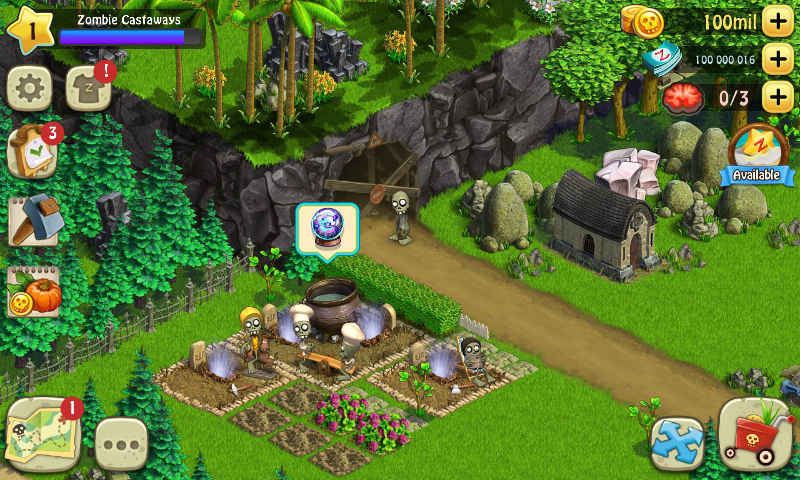Select the hammer and saw build tool
The image size is (800, 480).
pyautogui.click(x=32, y=220)
